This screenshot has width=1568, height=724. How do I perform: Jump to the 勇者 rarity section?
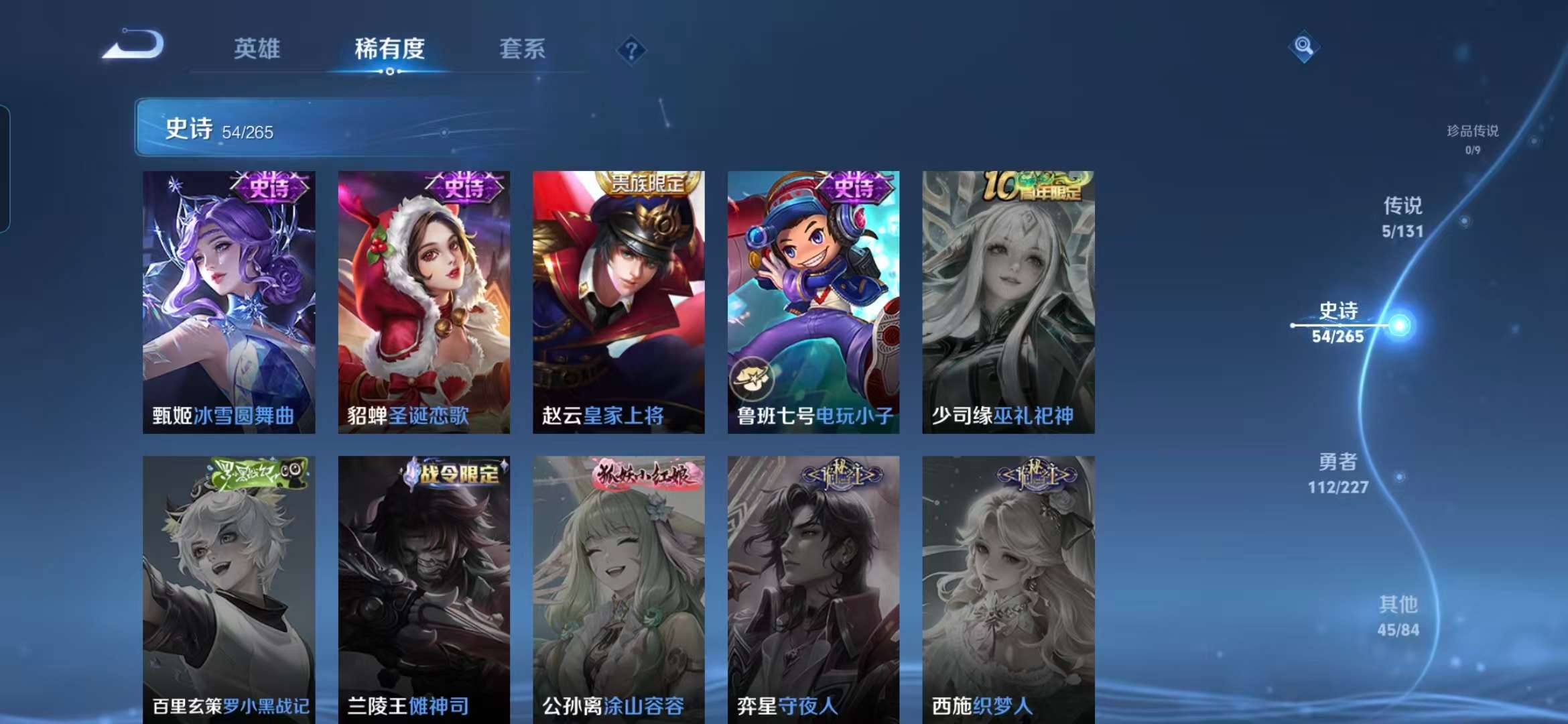click(x=1338, y=473)
